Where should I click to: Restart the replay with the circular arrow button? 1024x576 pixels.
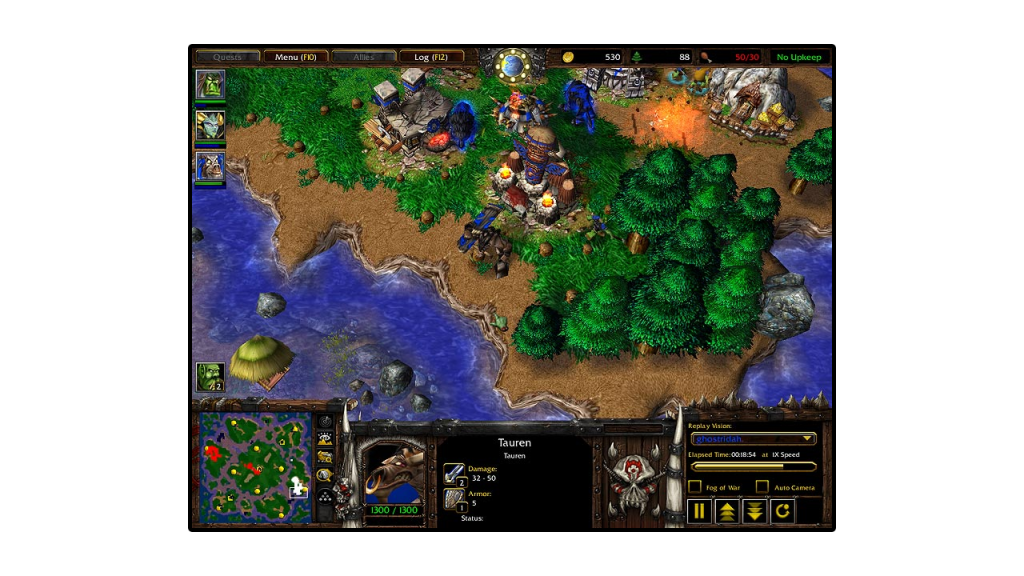point(782,511)
